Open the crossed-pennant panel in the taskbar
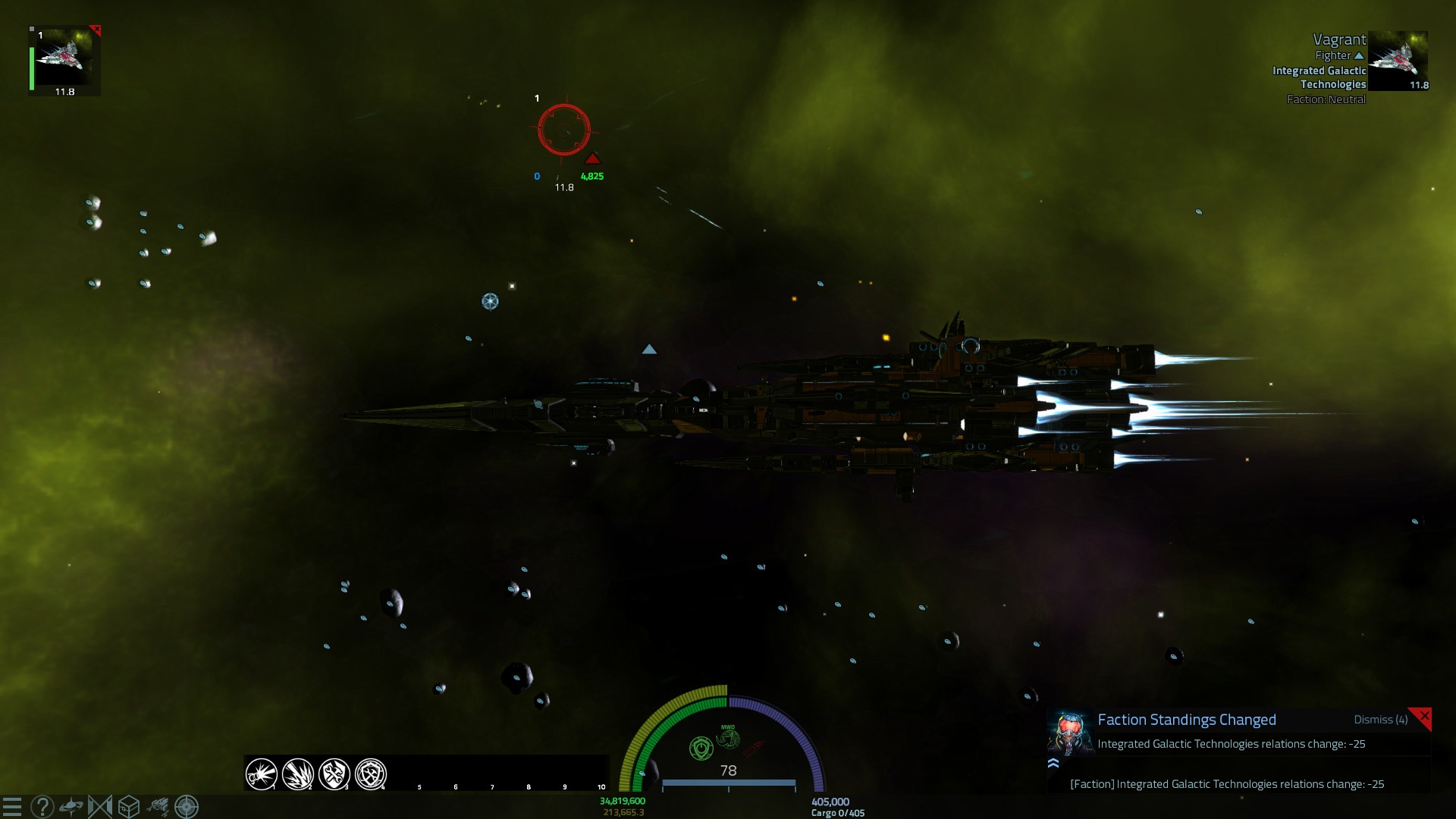 [x=99, y=806]
